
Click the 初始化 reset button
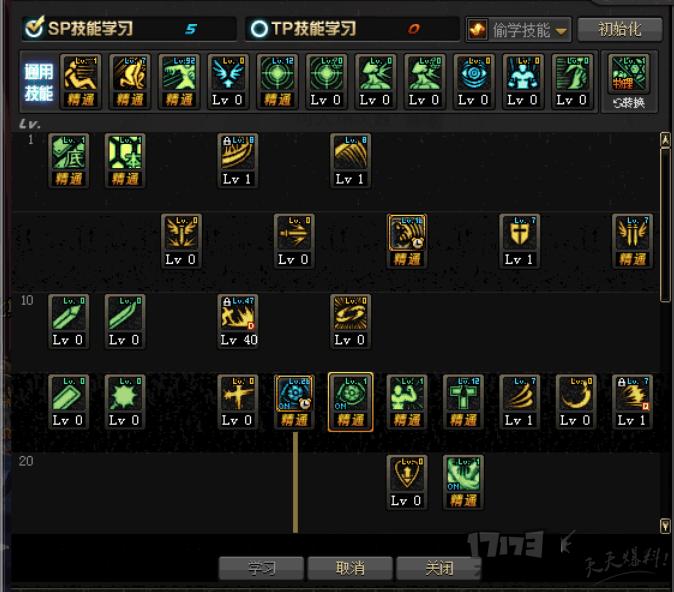[x=620, y=29]
